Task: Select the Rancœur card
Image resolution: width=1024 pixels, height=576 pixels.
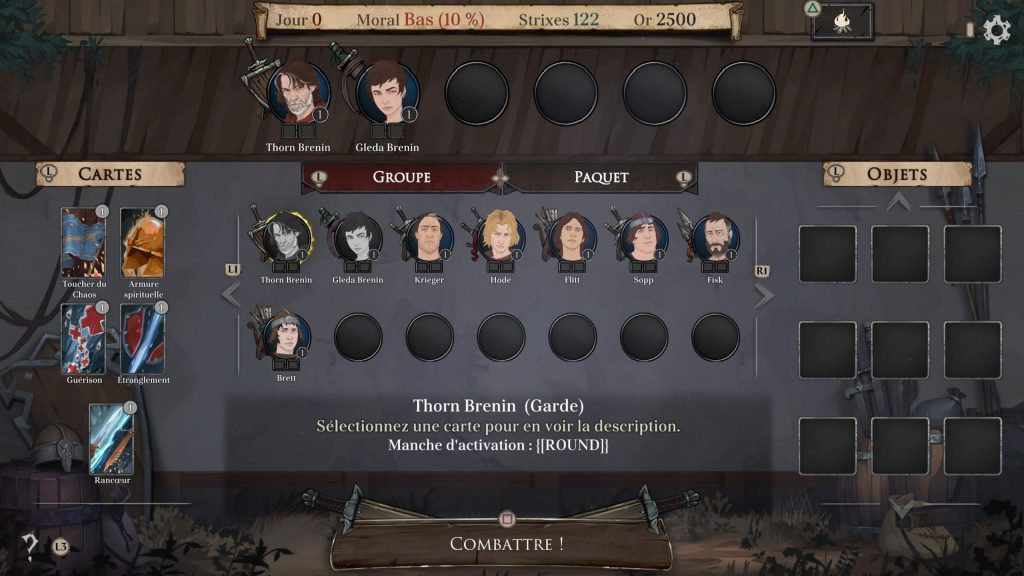Action: point(111,438)
